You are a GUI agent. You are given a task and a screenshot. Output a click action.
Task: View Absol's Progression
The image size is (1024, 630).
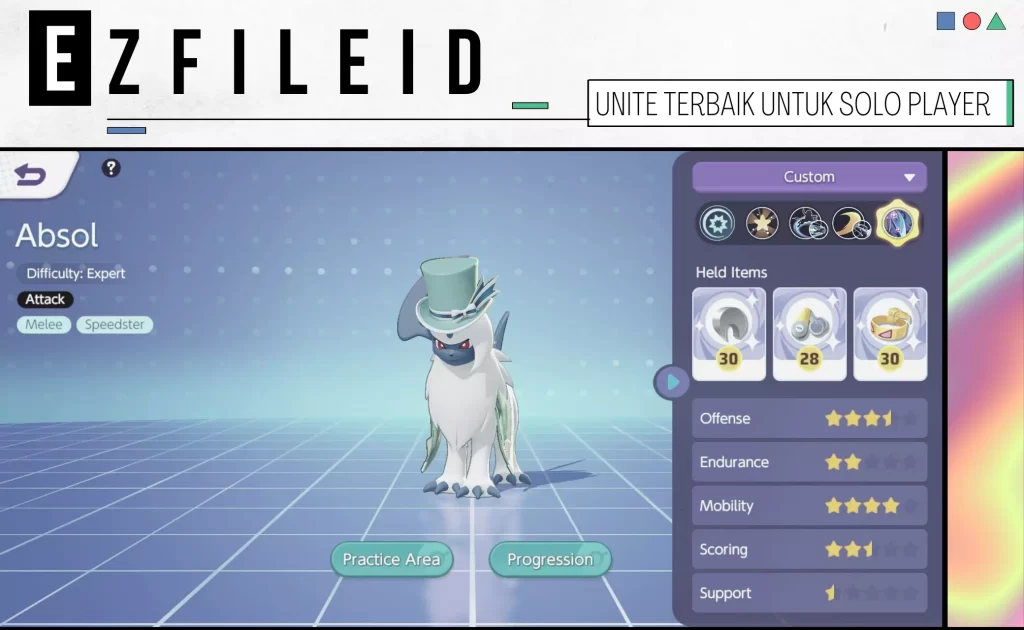pos(549,559)
